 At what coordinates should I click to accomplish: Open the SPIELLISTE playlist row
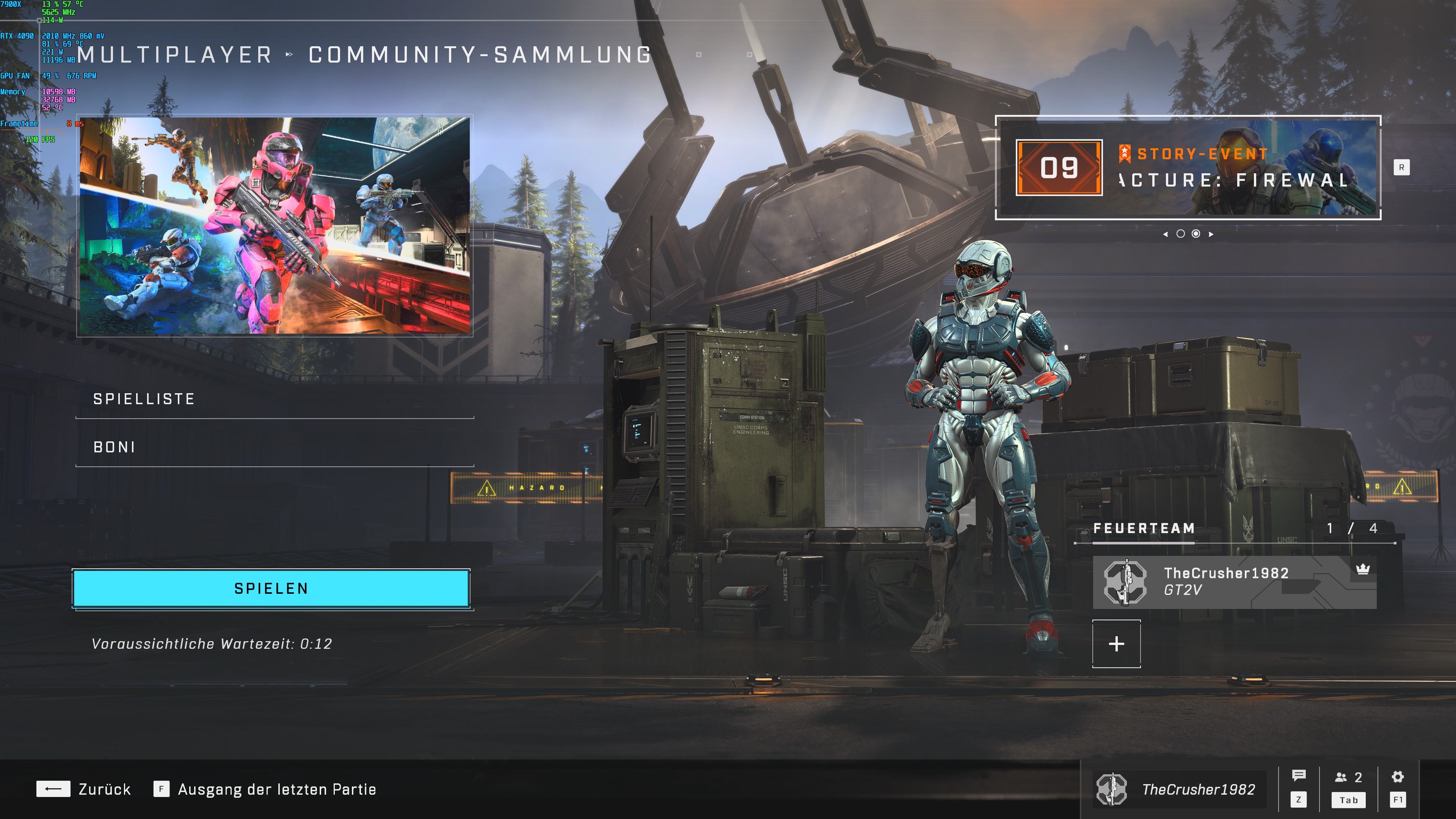(274, 399)
